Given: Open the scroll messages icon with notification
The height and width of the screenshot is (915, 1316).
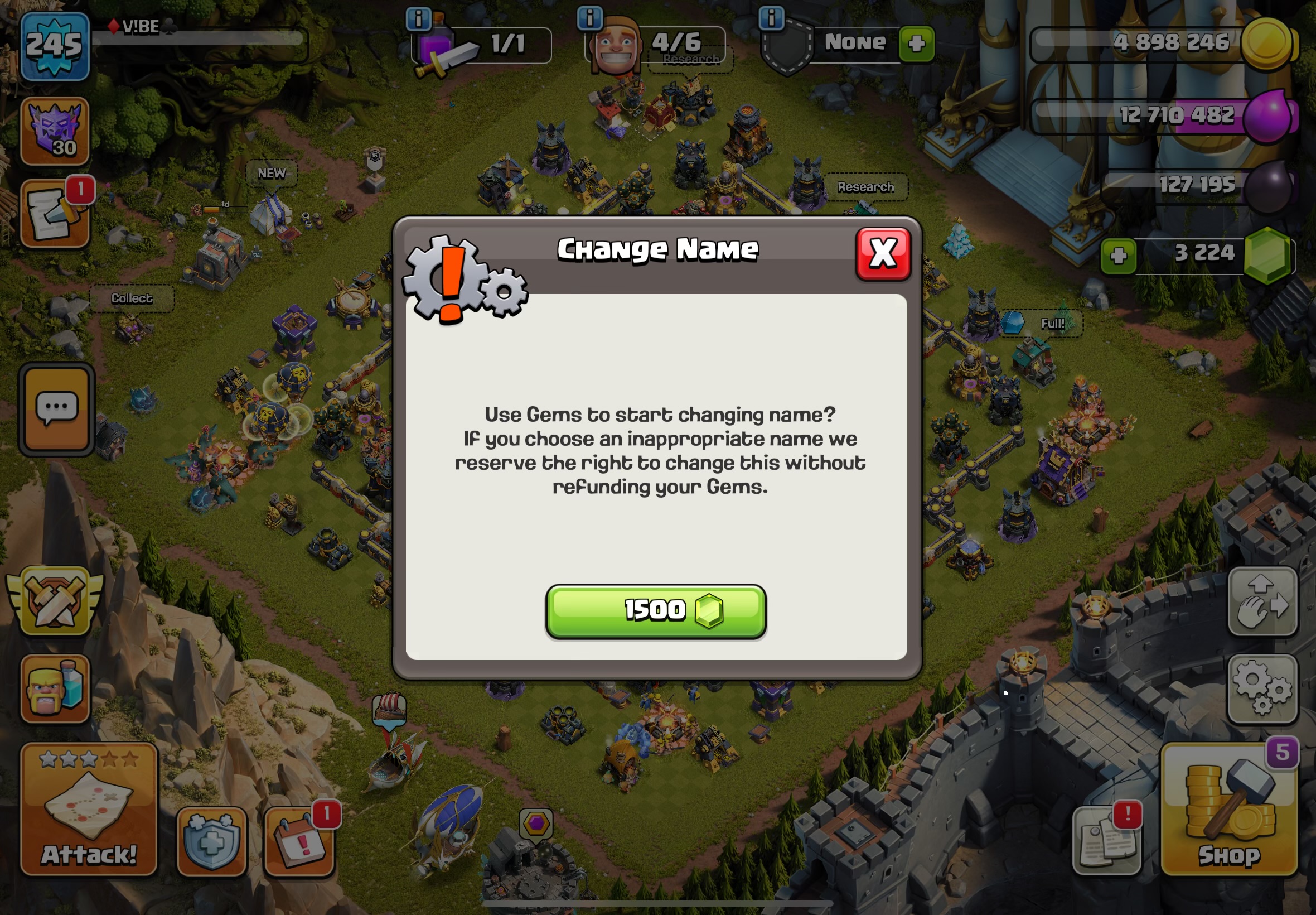Looking at the screenshot, I should point(55,214).
